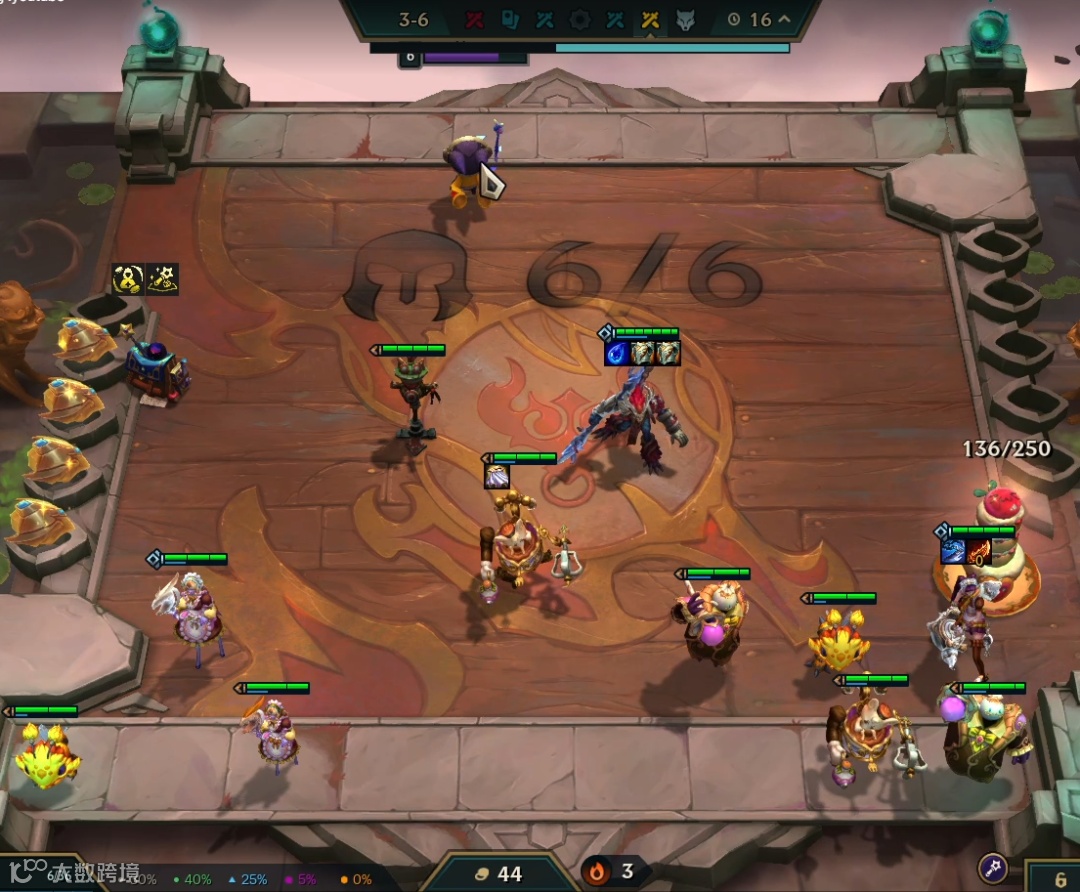Select the gear-shaped round icon in stage tracker
This screenshot has height=892, width=1080.
580,20
